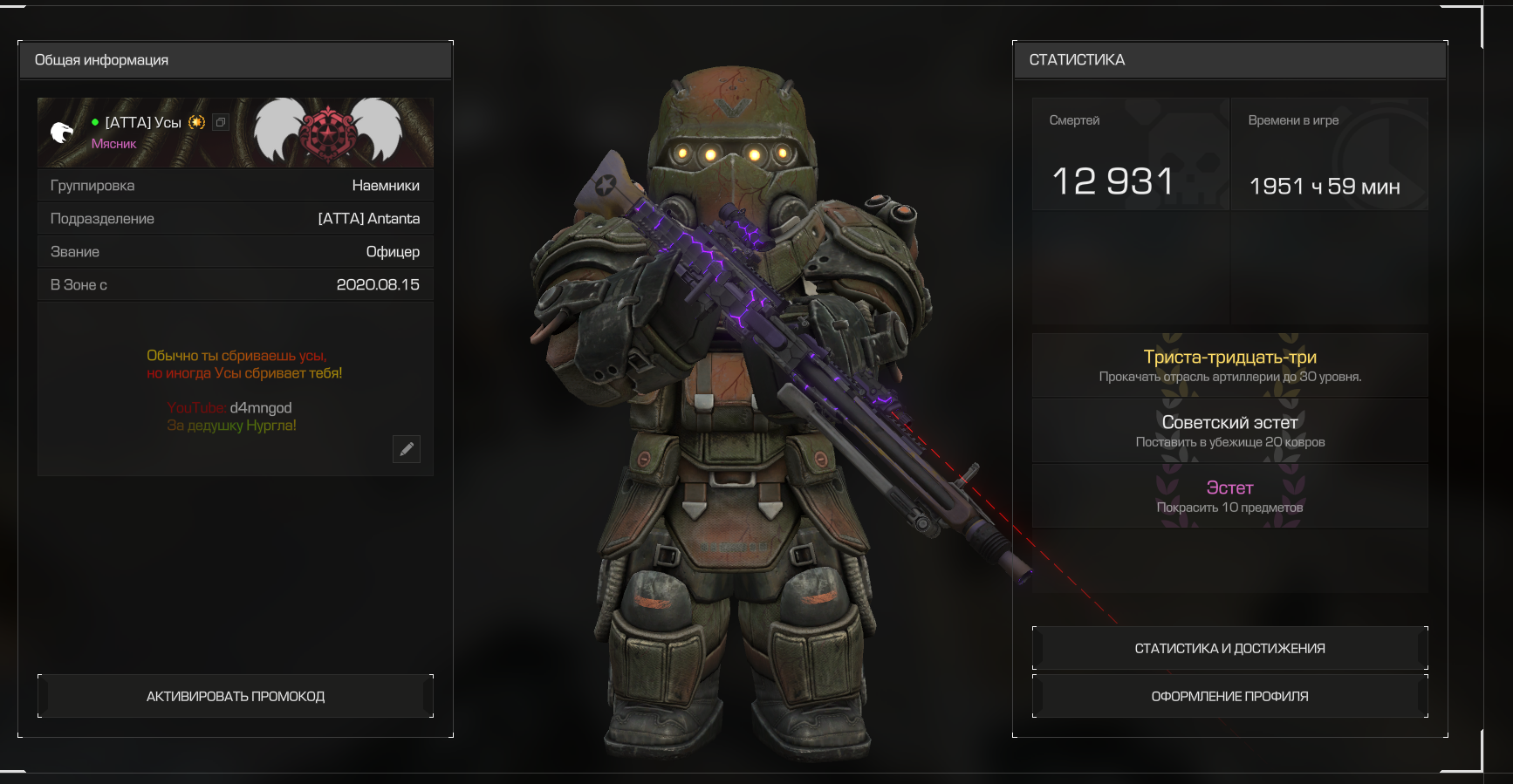Copy the player nickname [ATTA] Усы

[x=221, y=123]
